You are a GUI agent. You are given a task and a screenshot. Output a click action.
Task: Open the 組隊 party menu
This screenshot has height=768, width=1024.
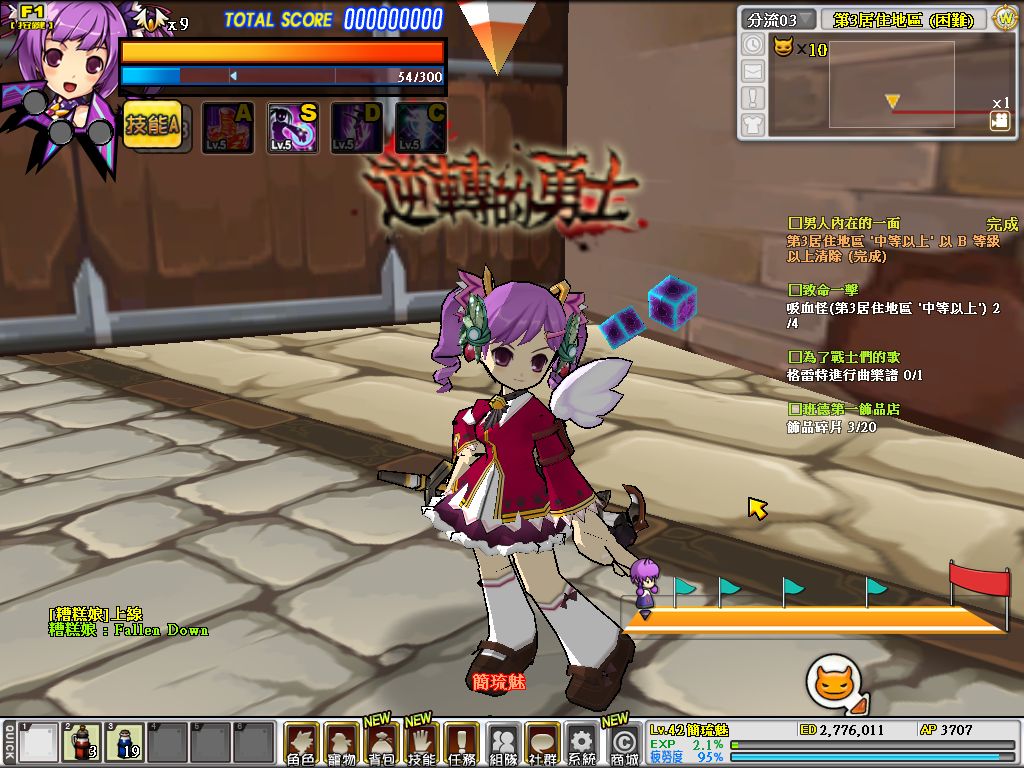click(x=502, y=744)
